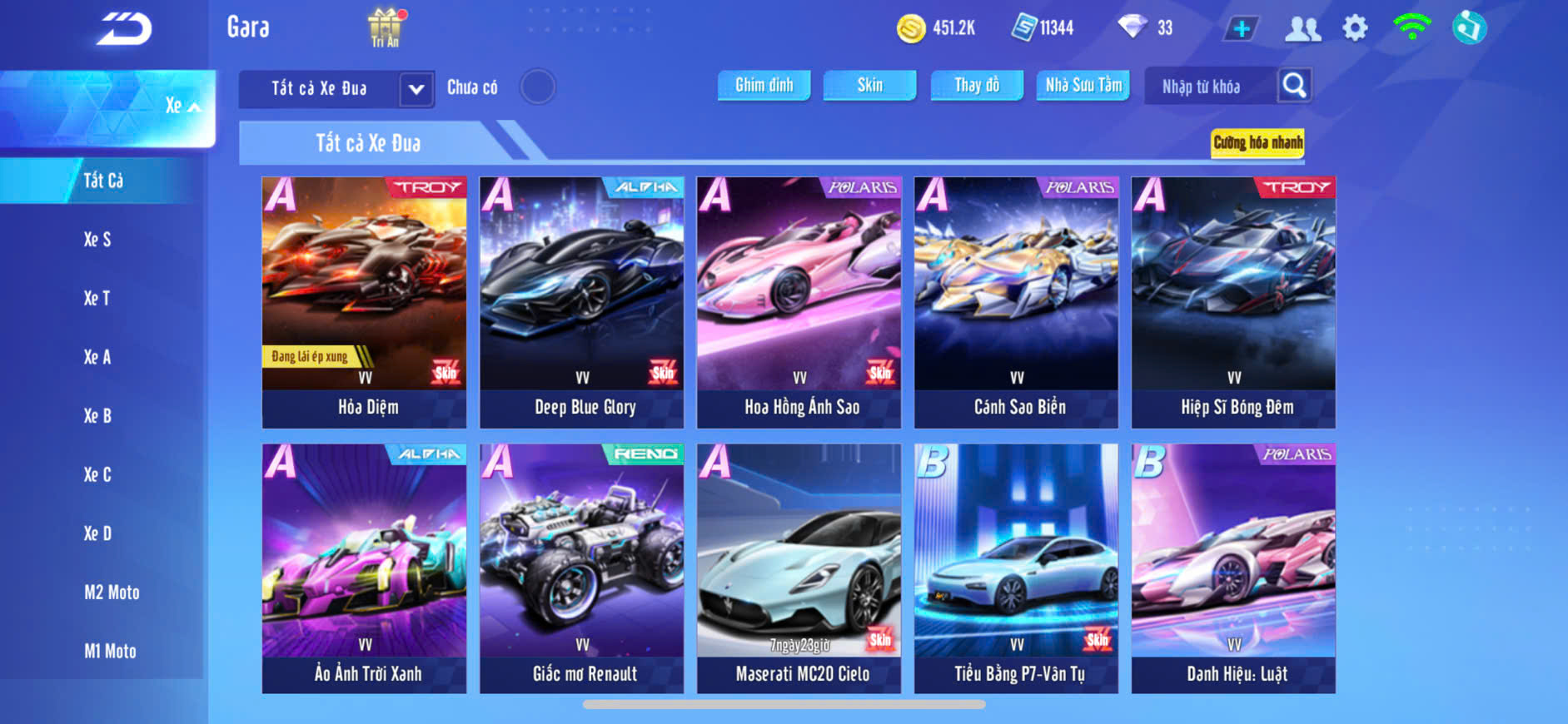The width and height of the screenshot is (1568, 724).
Task: Click the Ghim đỉnh button
Action: pyautogui.click(x=764, y=85)
